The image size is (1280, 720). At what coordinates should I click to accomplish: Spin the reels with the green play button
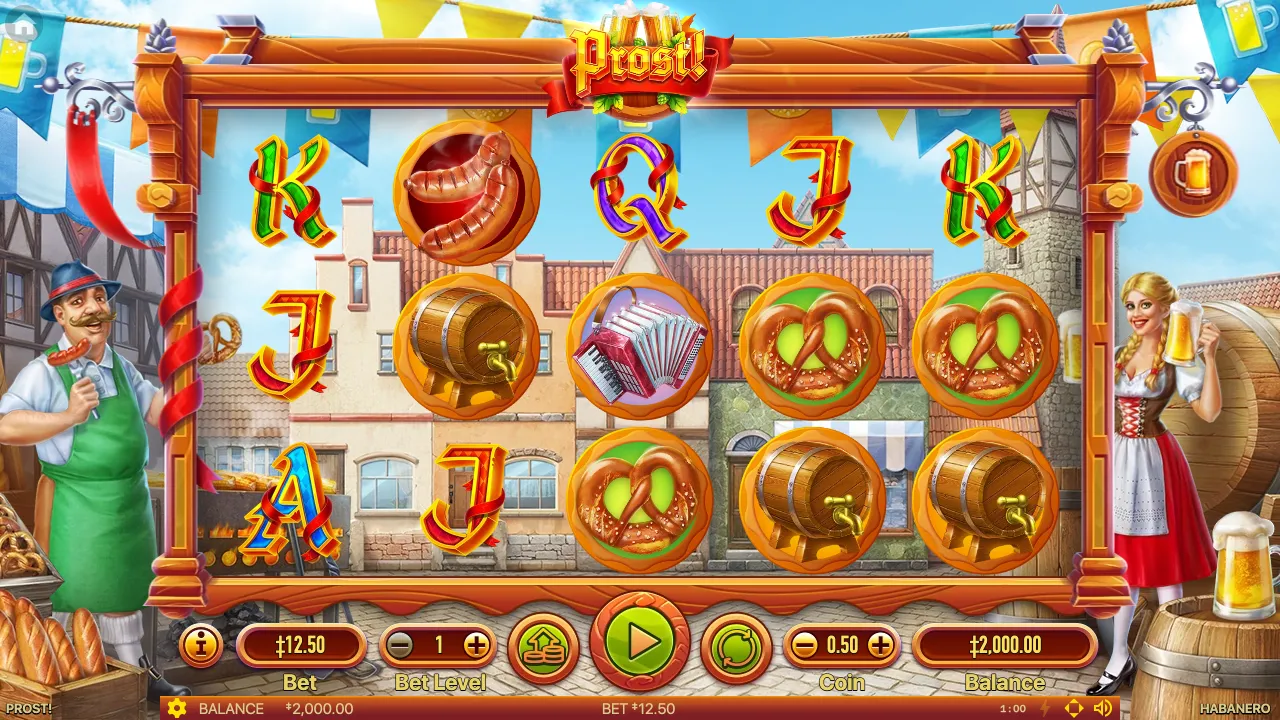(x=640, y=642)
